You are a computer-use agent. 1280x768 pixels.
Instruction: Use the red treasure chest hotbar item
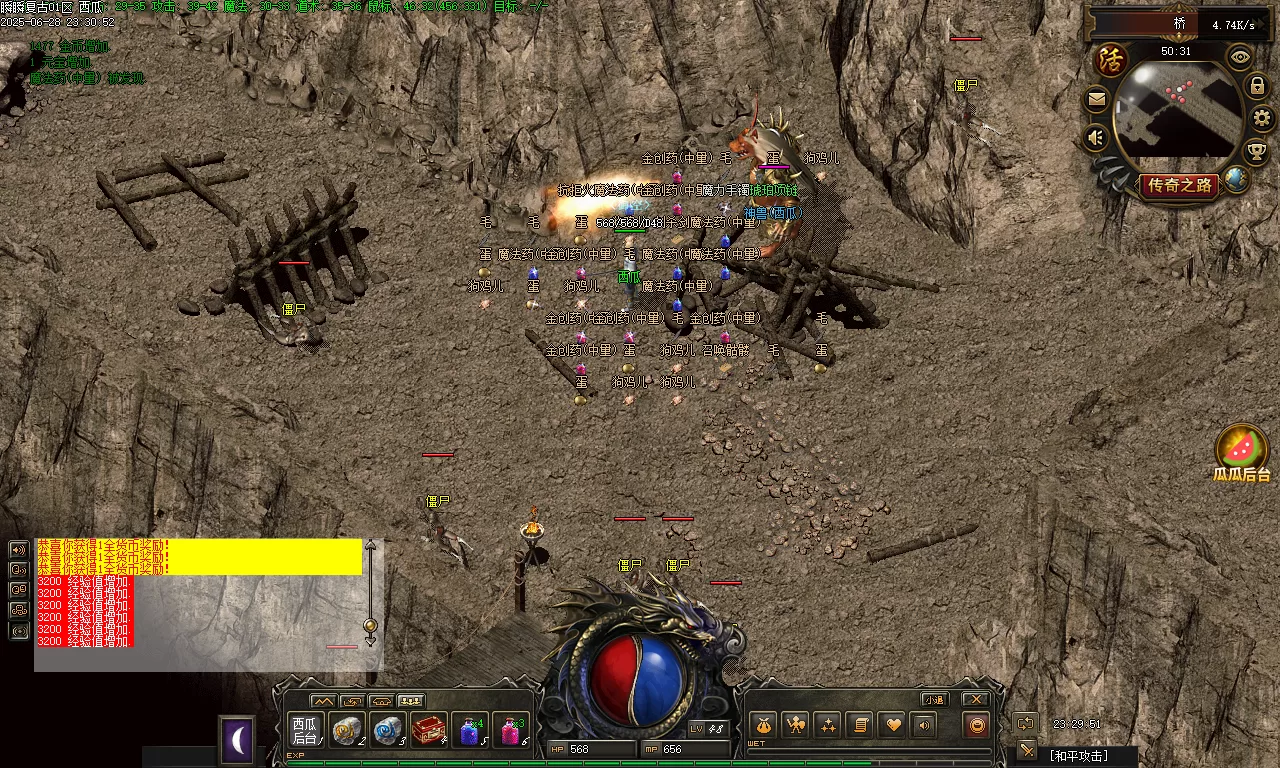[429, 731]
